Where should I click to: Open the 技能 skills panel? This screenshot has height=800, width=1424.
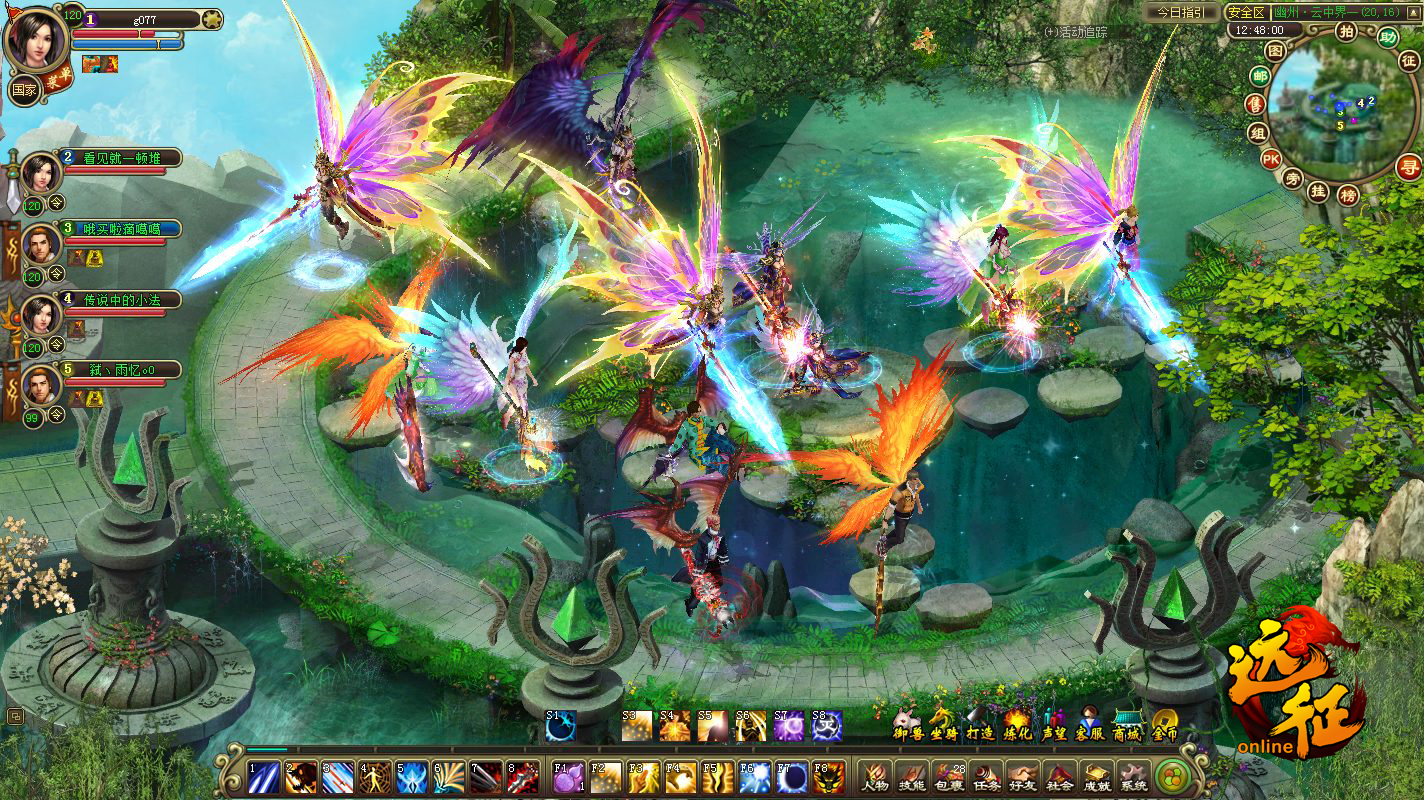point(912,776)
